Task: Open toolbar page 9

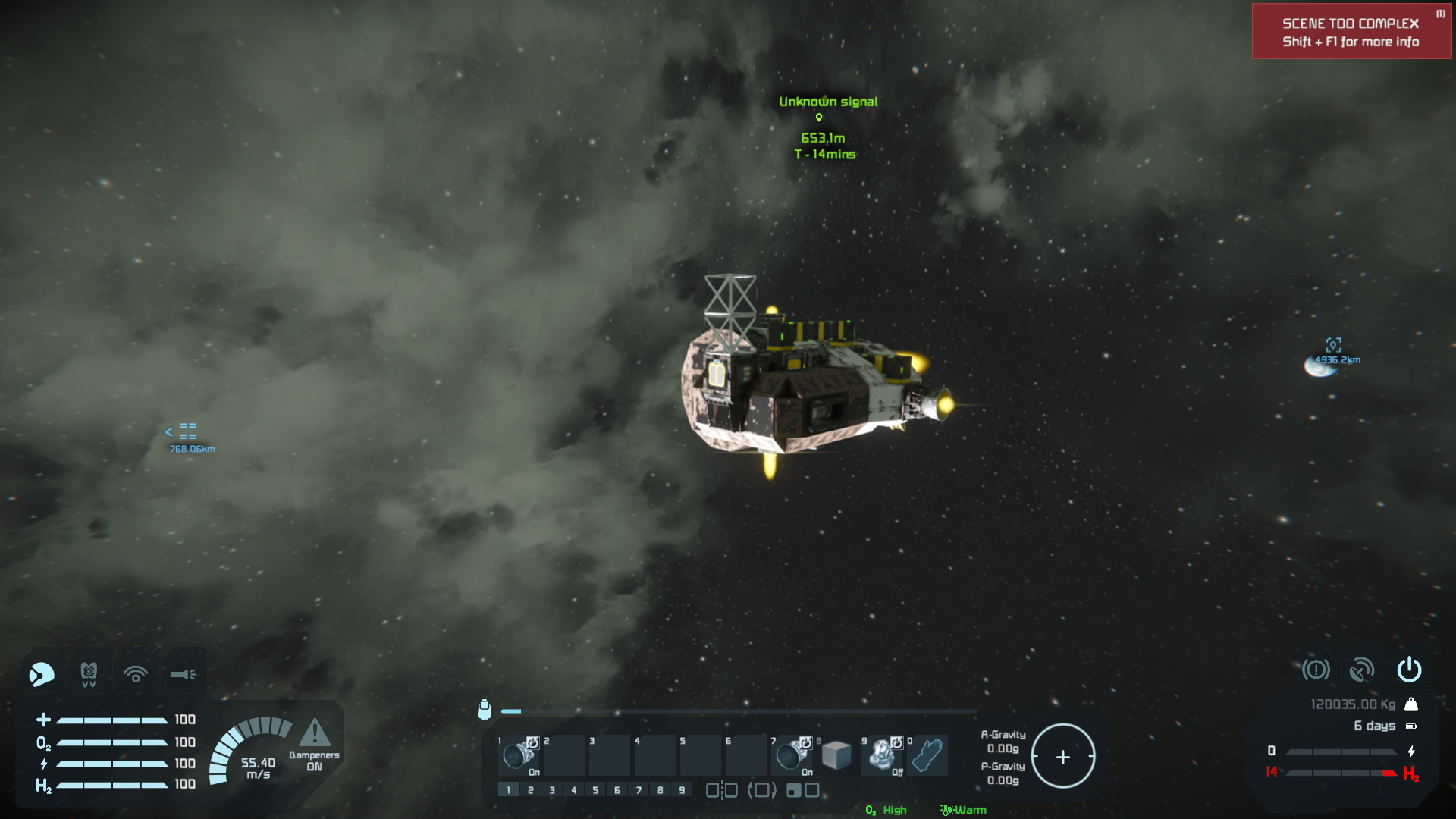Action: click(x=682, y=790)
